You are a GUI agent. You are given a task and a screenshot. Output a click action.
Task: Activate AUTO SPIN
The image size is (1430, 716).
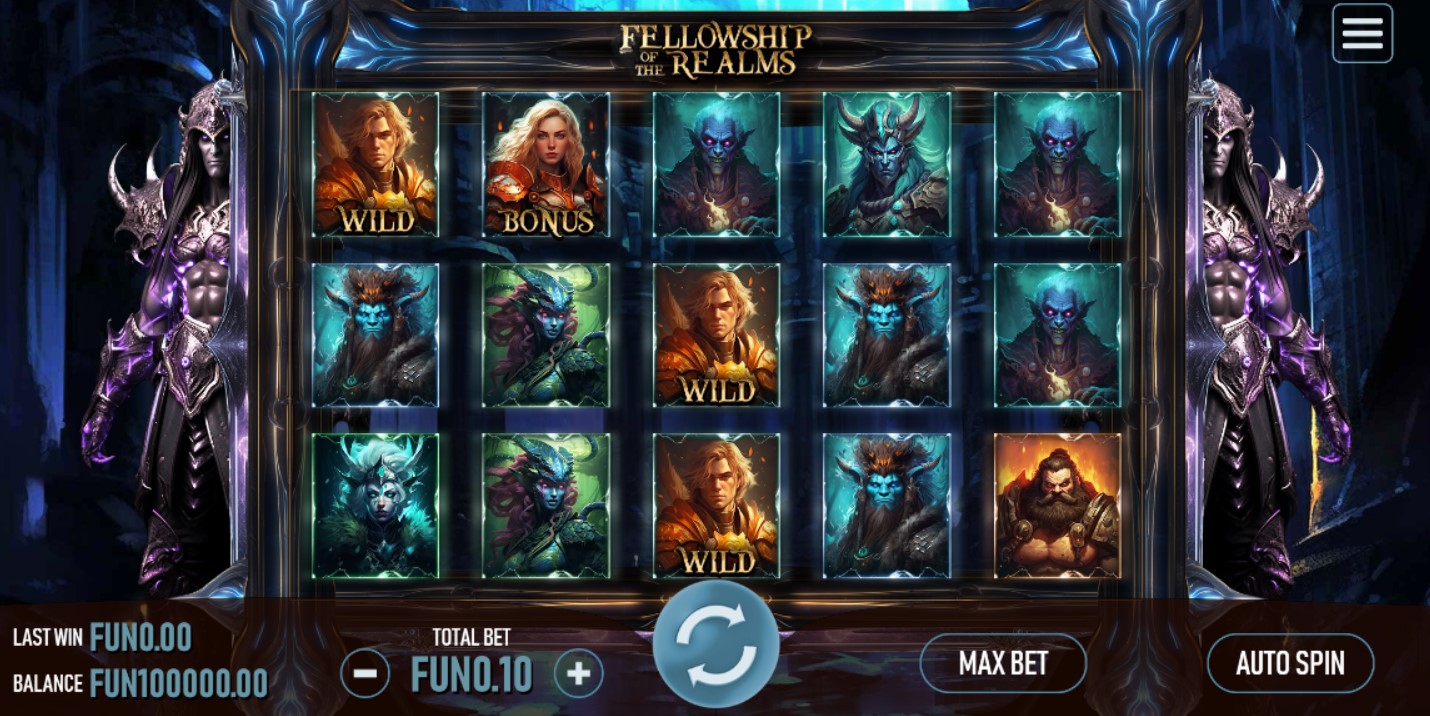tap(1290, 663)
